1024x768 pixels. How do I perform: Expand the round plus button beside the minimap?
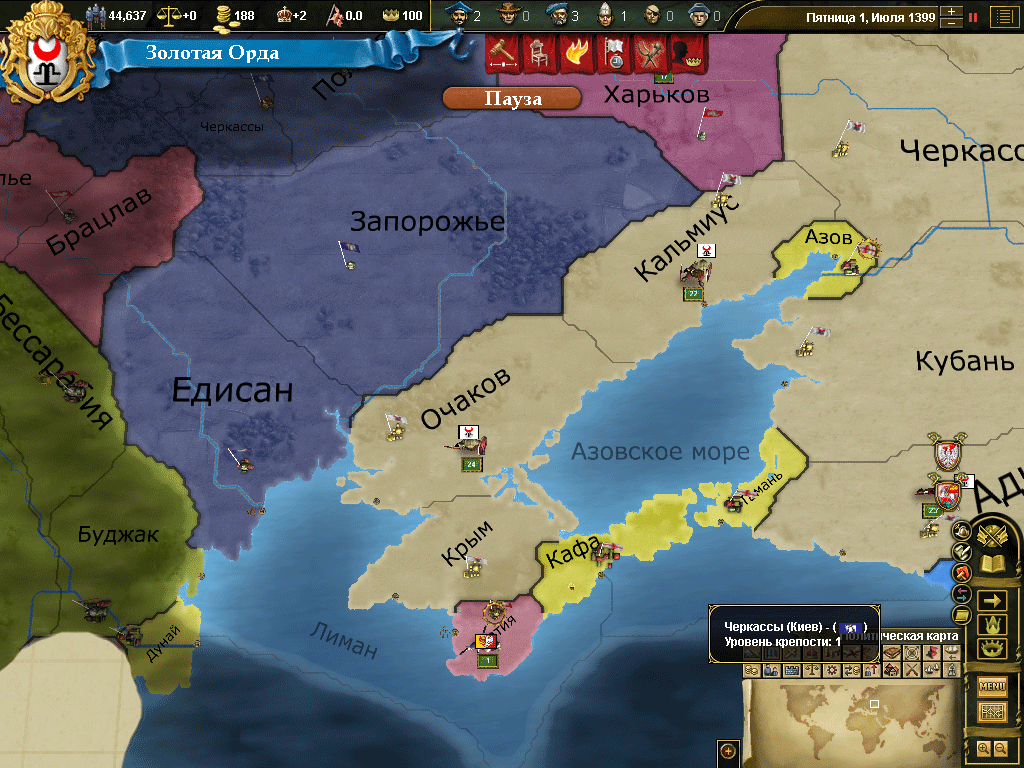[x=728, y=751]
